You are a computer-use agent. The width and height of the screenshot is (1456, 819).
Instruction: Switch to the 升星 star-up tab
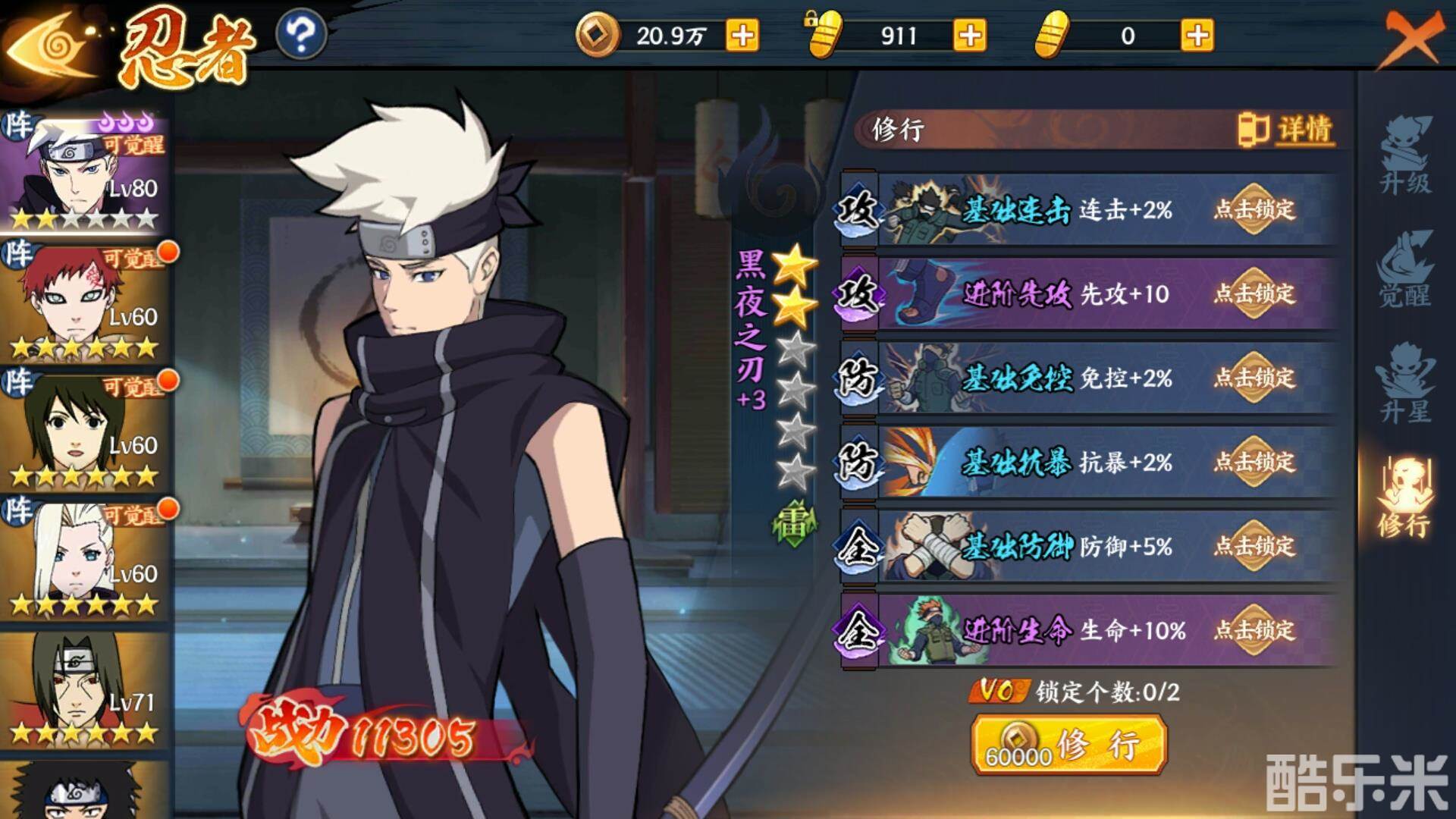click(1405, 384)
